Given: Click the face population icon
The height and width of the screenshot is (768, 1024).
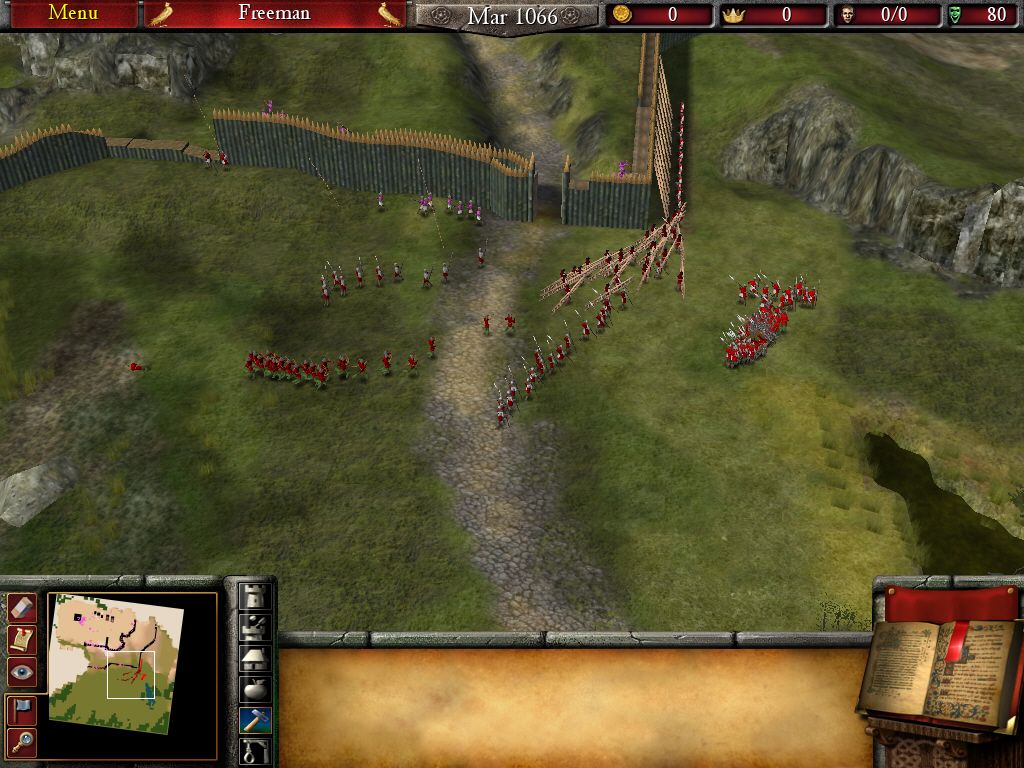Looking at the screenshot, I should point(848,14).
